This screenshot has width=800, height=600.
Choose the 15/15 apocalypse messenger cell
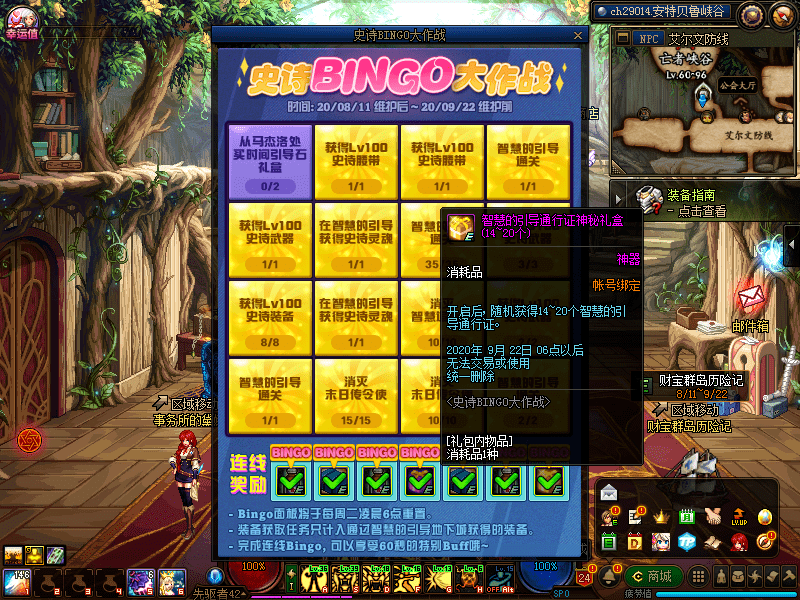coord(356,396)
